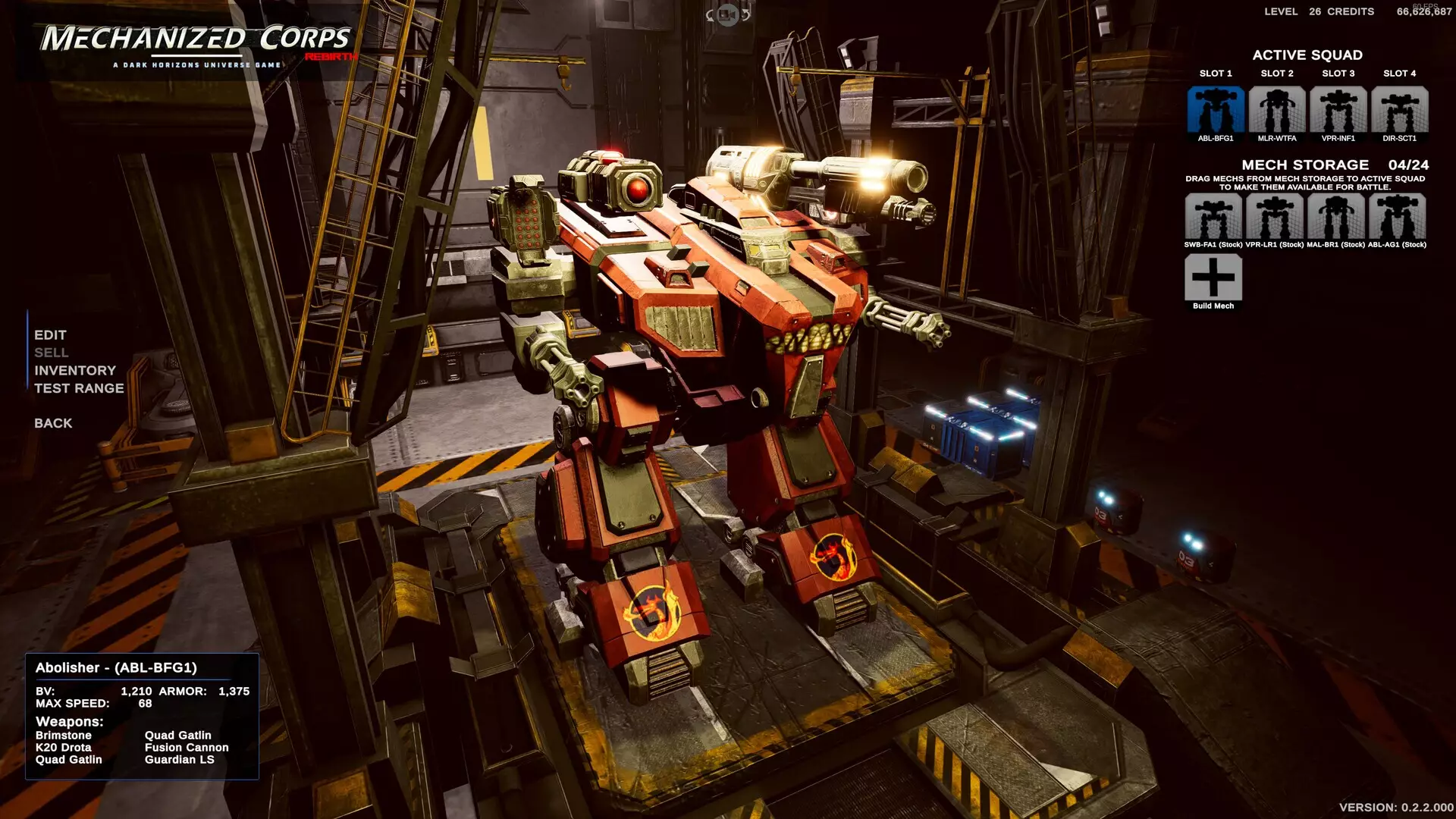Open the Build Mech creator
Image resolution: width=1456 pixels, height=819 pixels.
point(1214,278)
